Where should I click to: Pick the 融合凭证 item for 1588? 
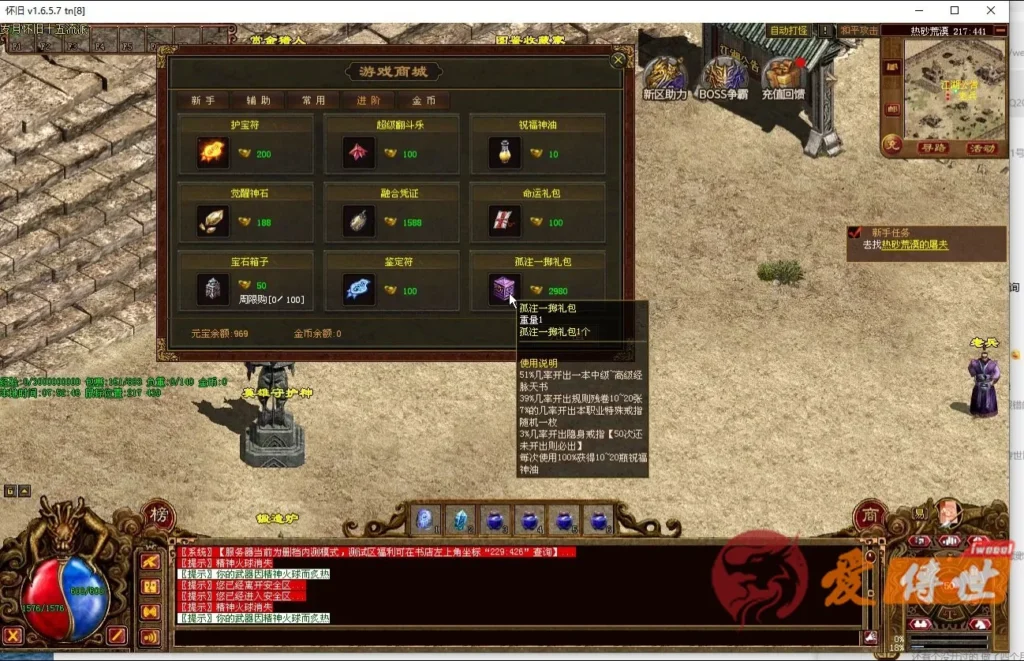point(357,220)
